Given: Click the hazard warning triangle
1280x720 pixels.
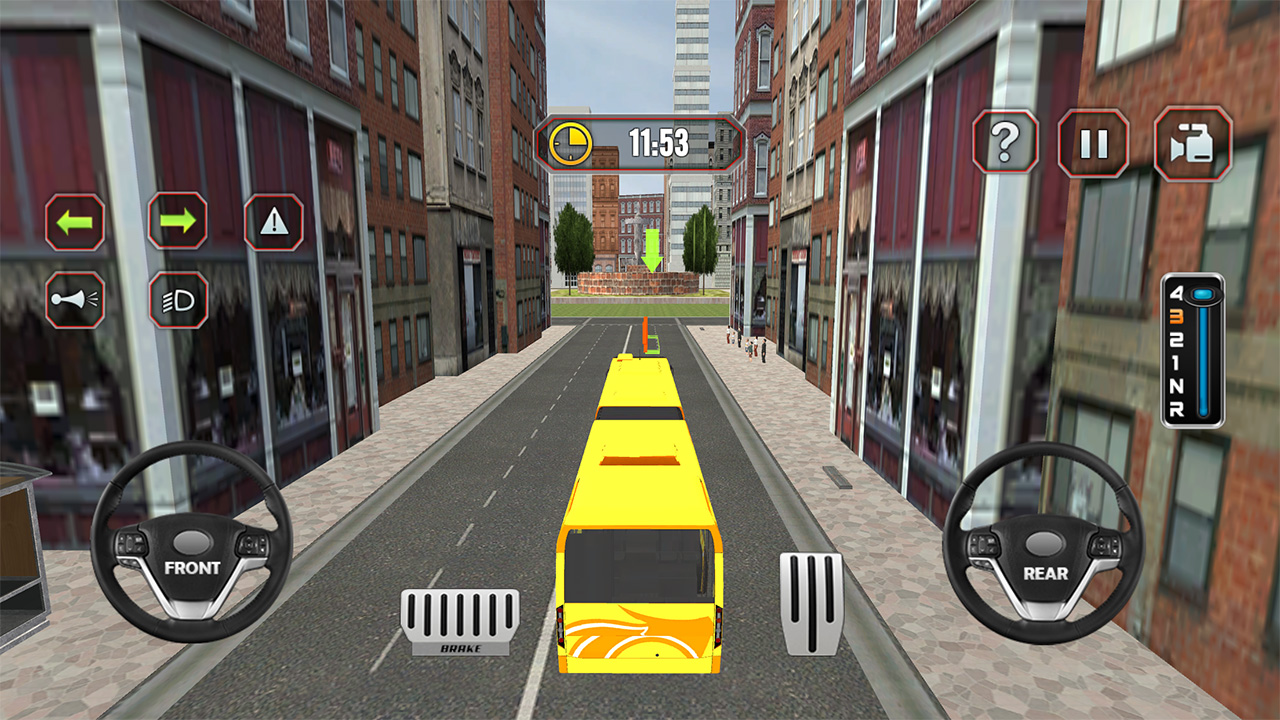Looking at the screenshot, I should coord(273,223).
